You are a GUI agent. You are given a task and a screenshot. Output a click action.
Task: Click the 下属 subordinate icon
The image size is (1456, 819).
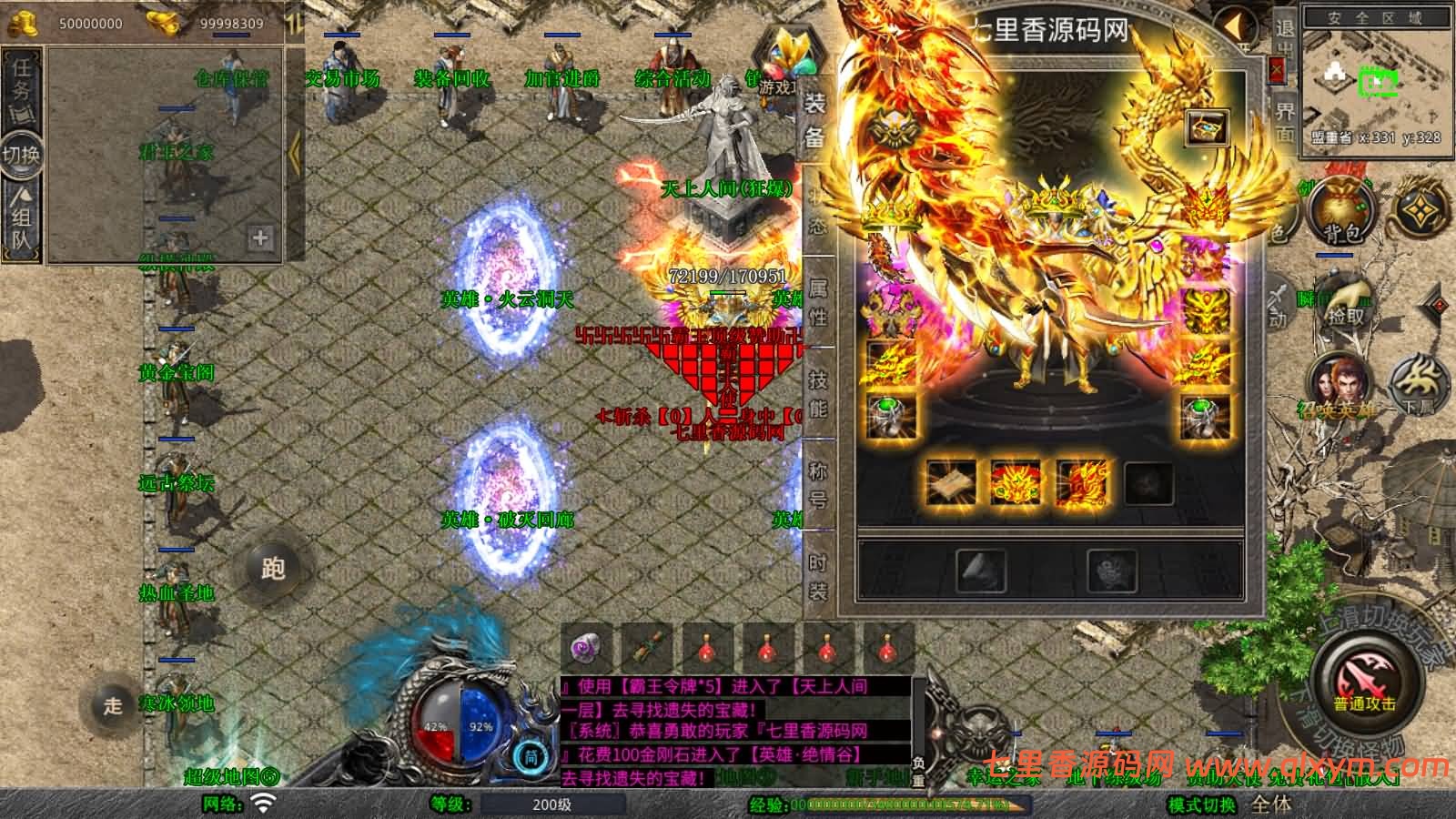(x=1417, y=387)
